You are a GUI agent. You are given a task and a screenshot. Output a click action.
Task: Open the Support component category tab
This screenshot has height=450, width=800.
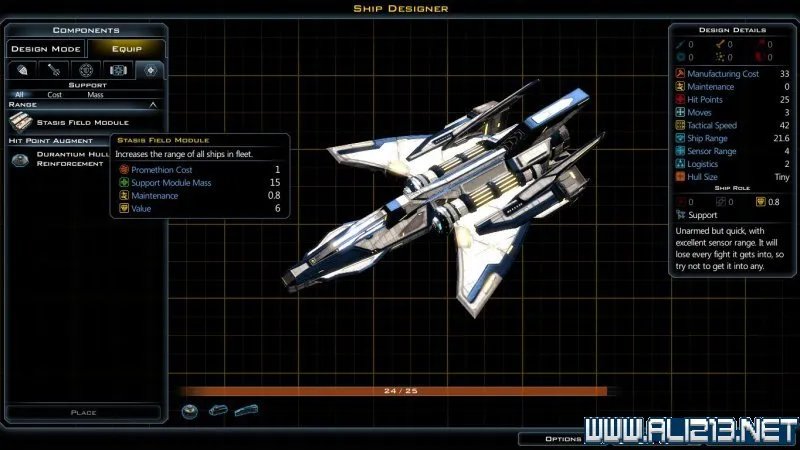[150, 70]
